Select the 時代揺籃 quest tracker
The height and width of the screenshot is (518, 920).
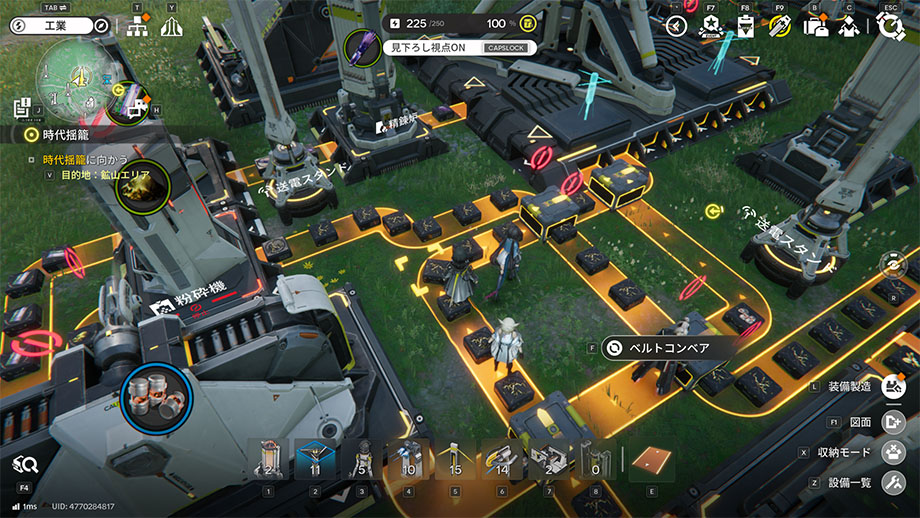tap(67, 134)
